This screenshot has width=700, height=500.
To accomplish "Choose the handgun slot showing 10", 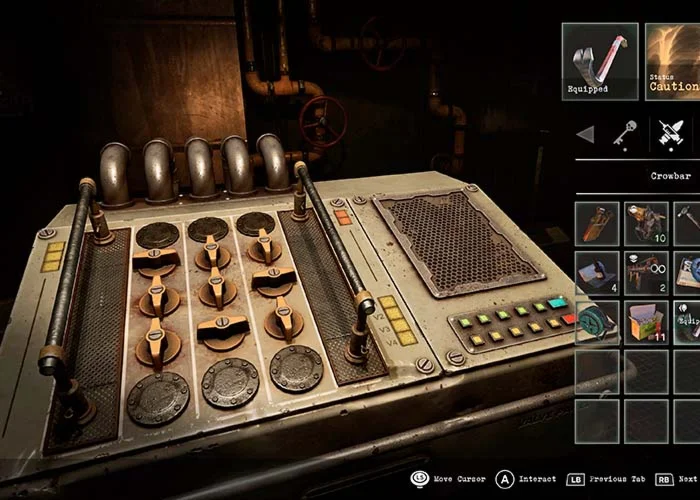I will (646, 223).
